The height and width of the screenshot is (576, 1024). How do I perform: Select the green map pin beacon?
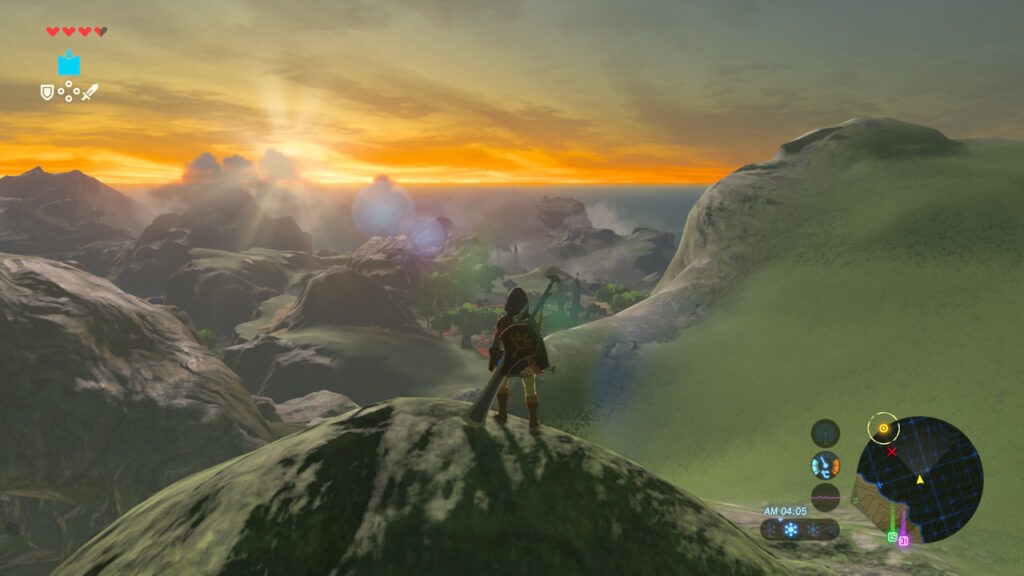click(x=892, y=536)
